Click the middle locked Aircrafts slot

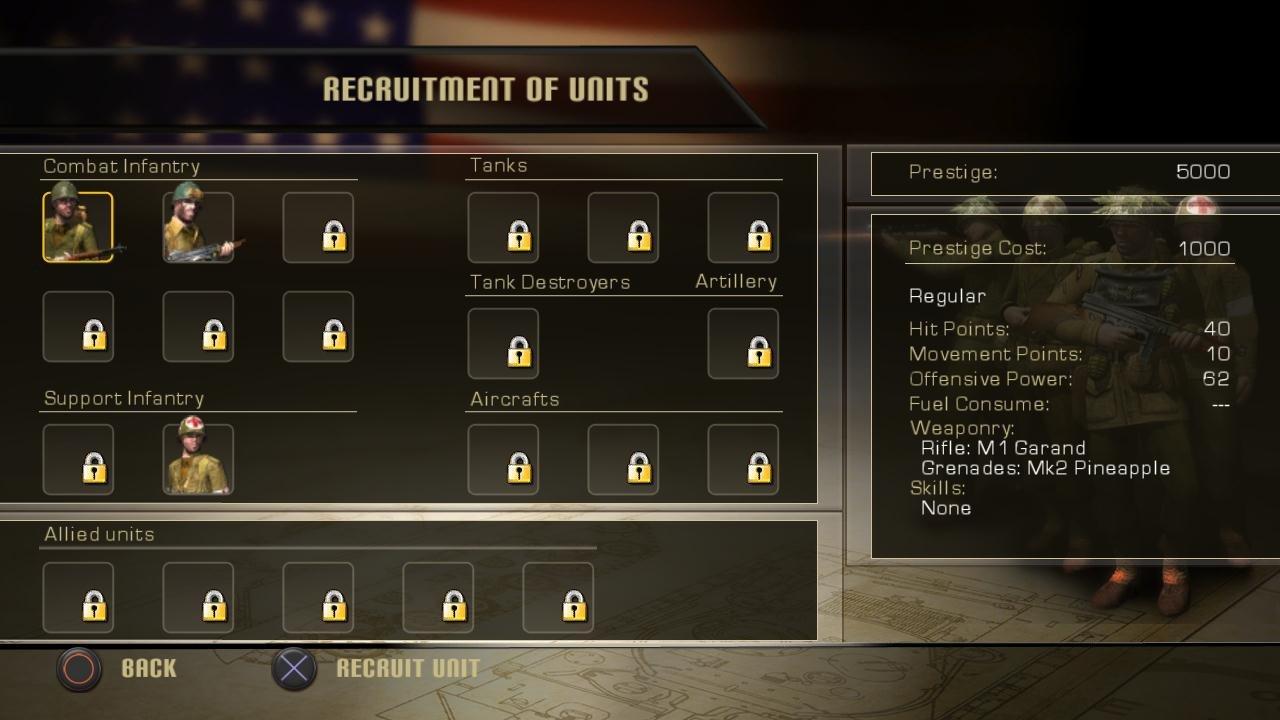pos(623,460)
